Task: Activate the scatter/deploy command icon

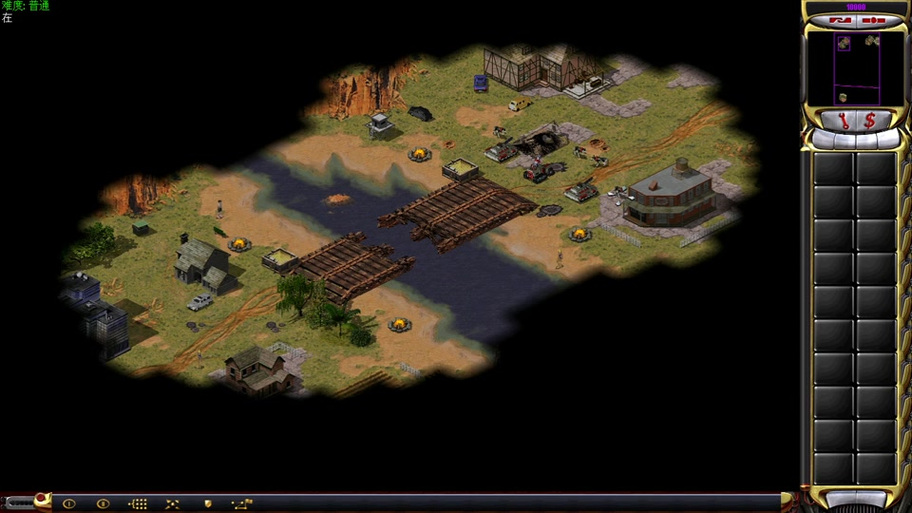Action: coord(172,504)
